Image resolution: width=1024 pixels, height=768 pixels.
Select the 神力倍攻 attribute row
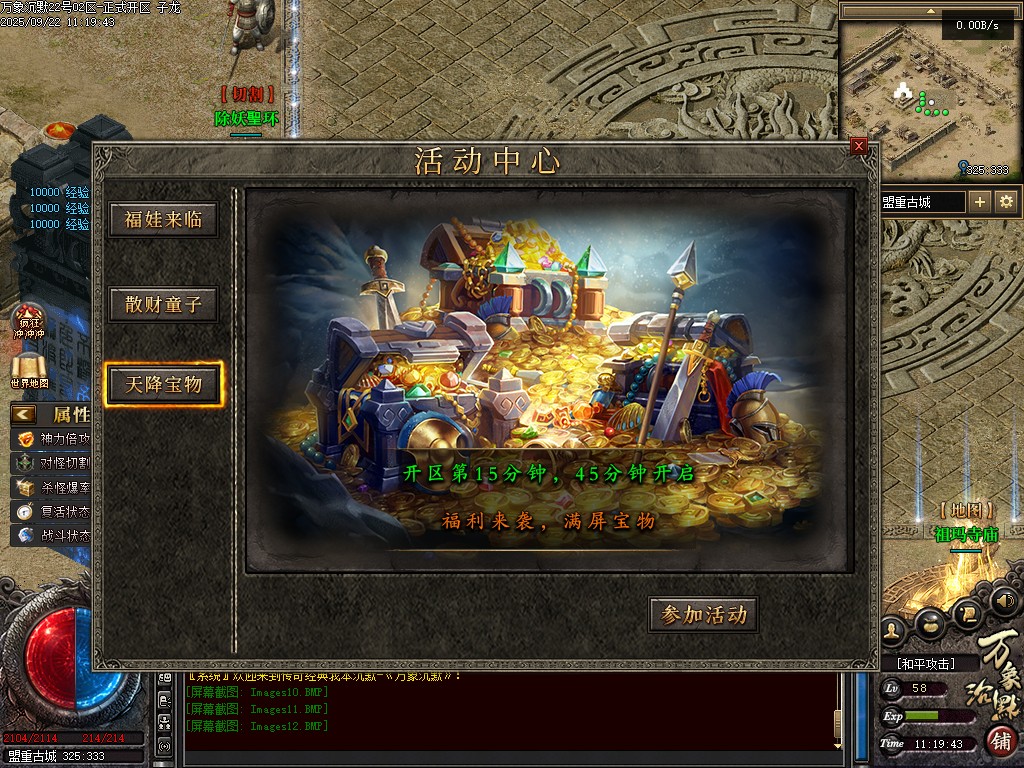[55, 439]
